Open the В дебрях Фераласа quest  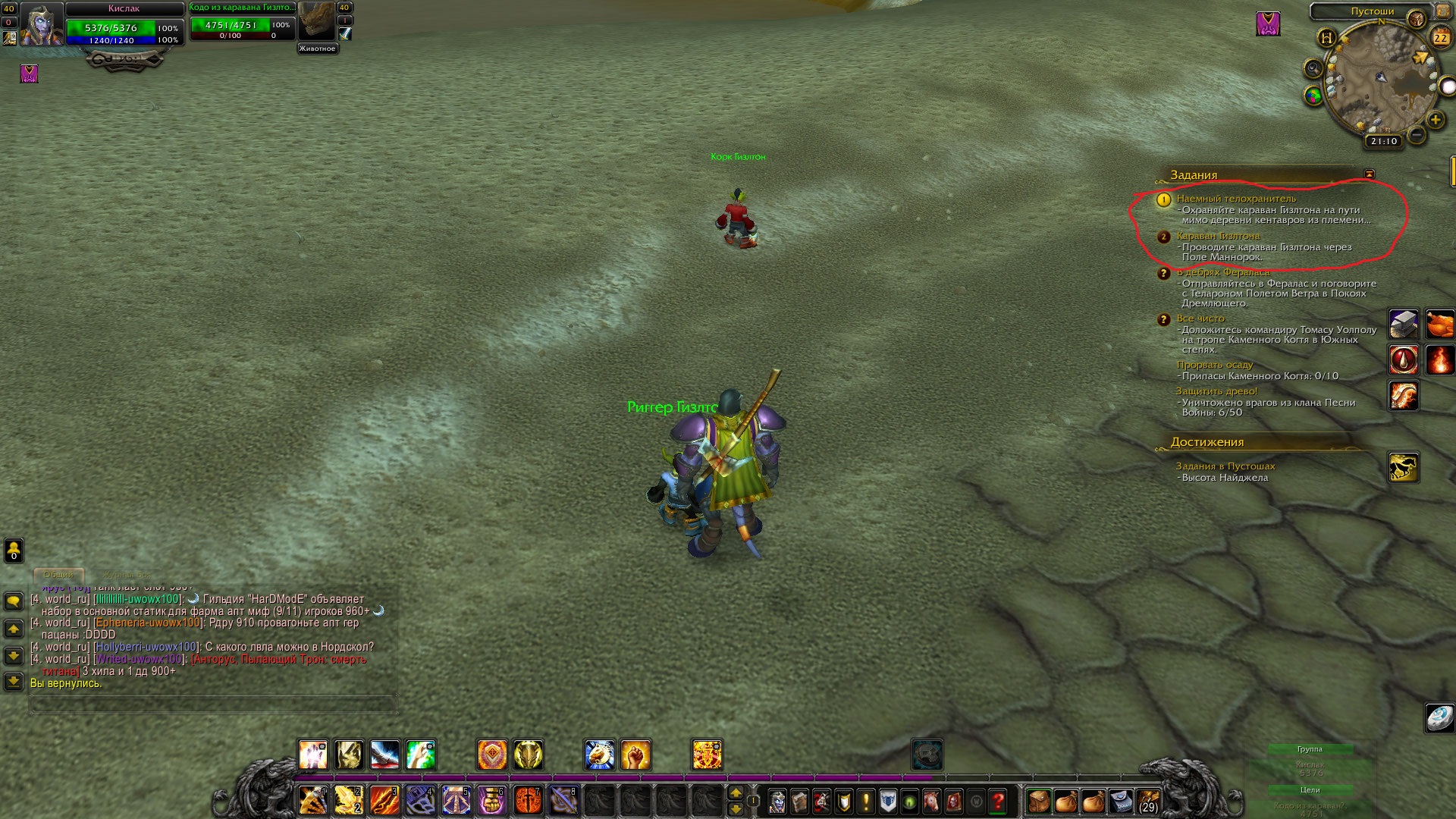coord(1222,272)
